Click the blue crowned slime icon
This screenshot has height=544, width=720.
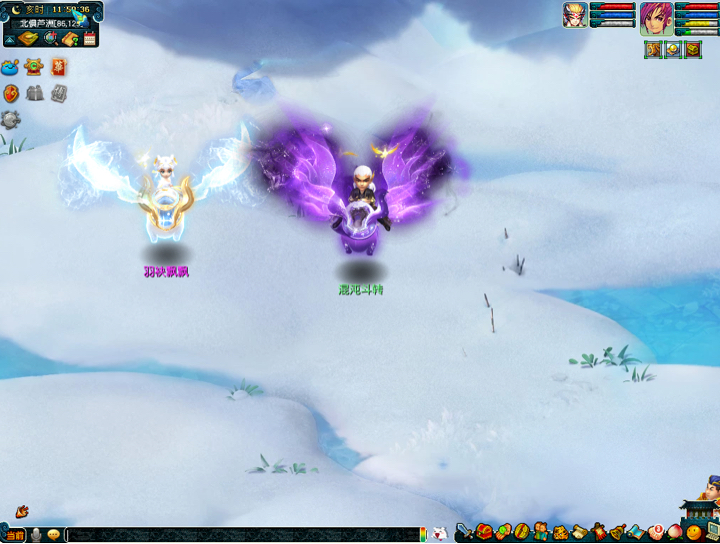pos(12,68)
